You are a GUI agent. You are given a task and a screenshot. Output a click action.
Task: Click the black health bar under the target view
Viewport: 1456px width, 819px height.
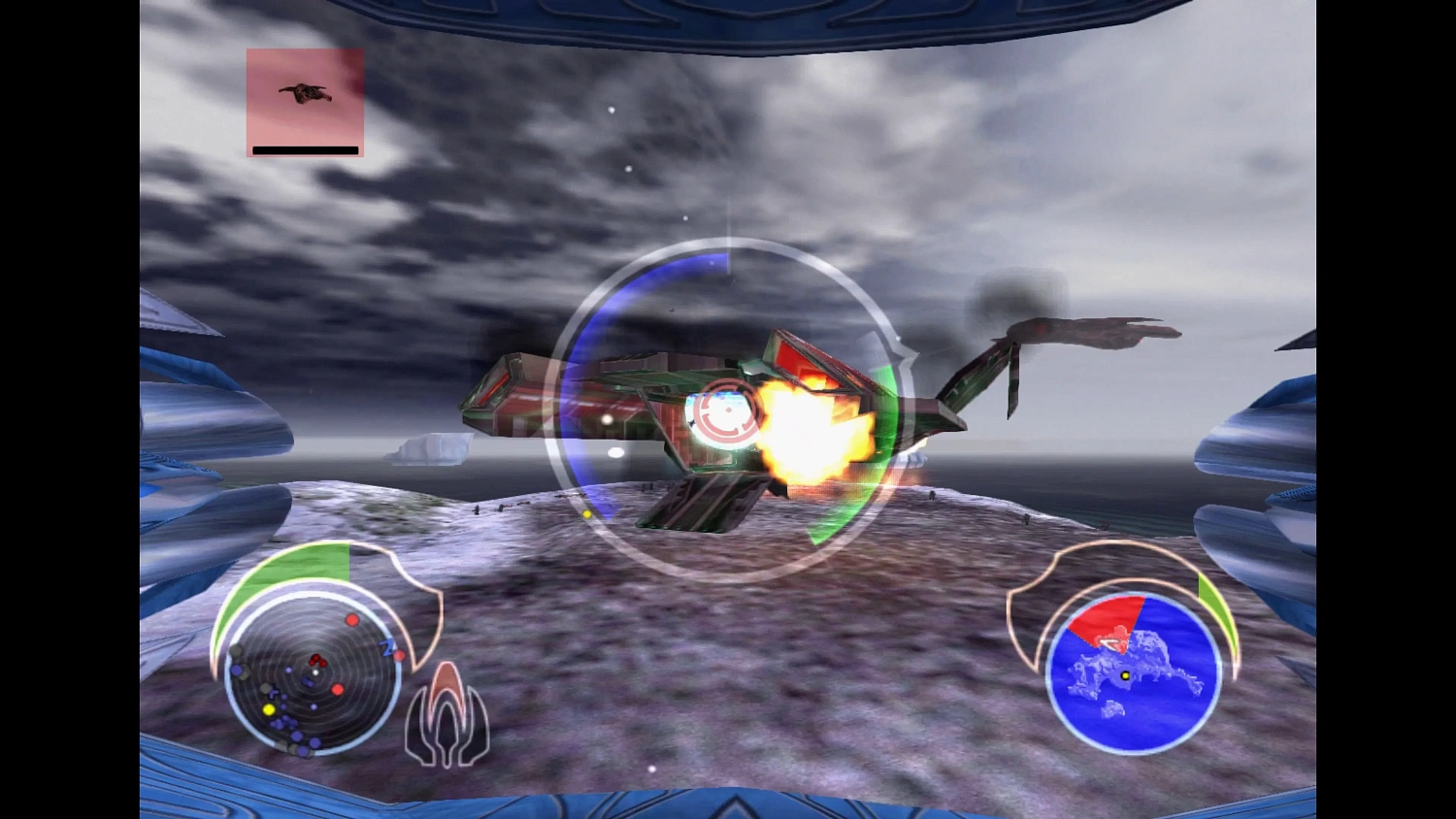tap(304, 149)
